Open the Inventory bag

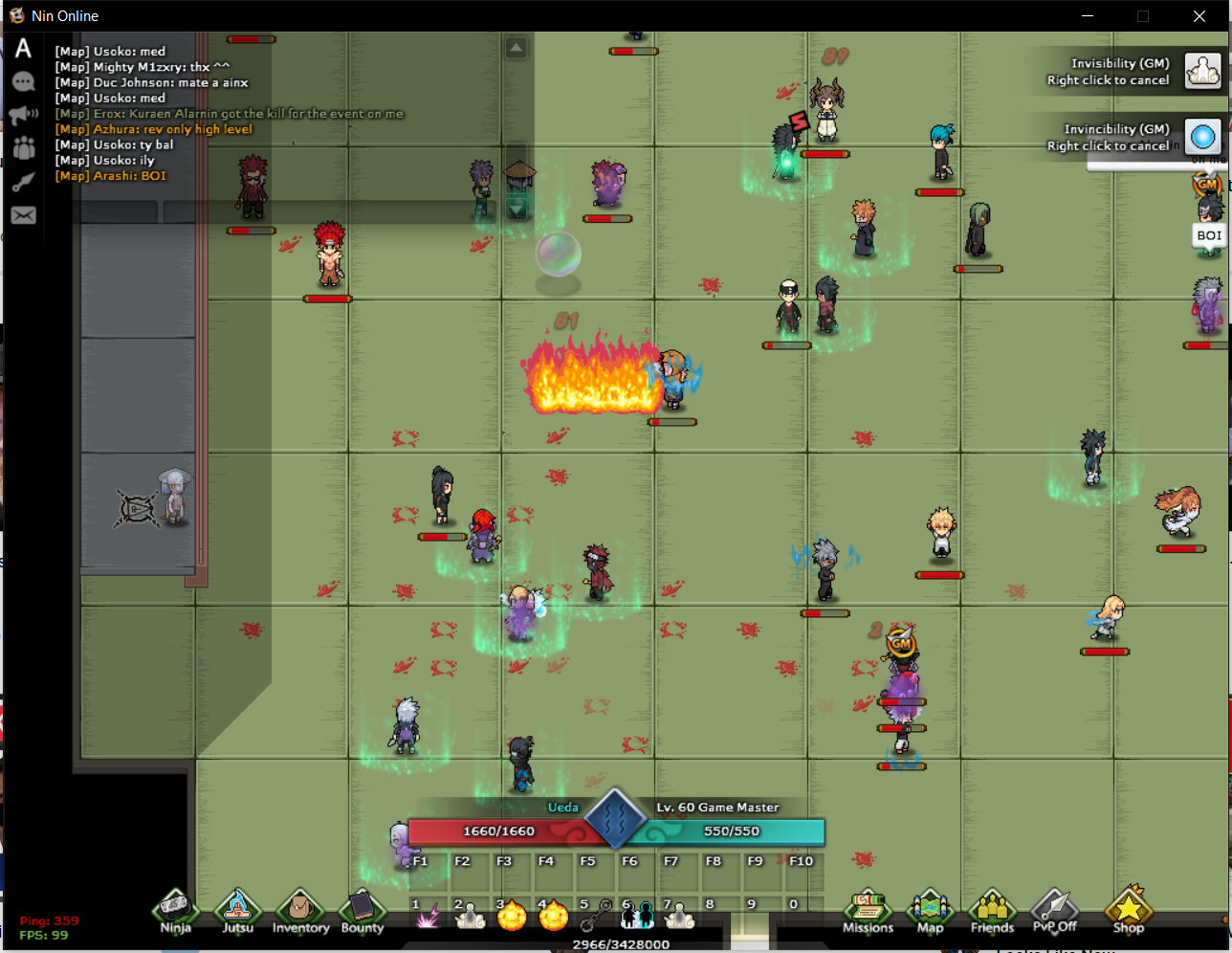(299, 910)
